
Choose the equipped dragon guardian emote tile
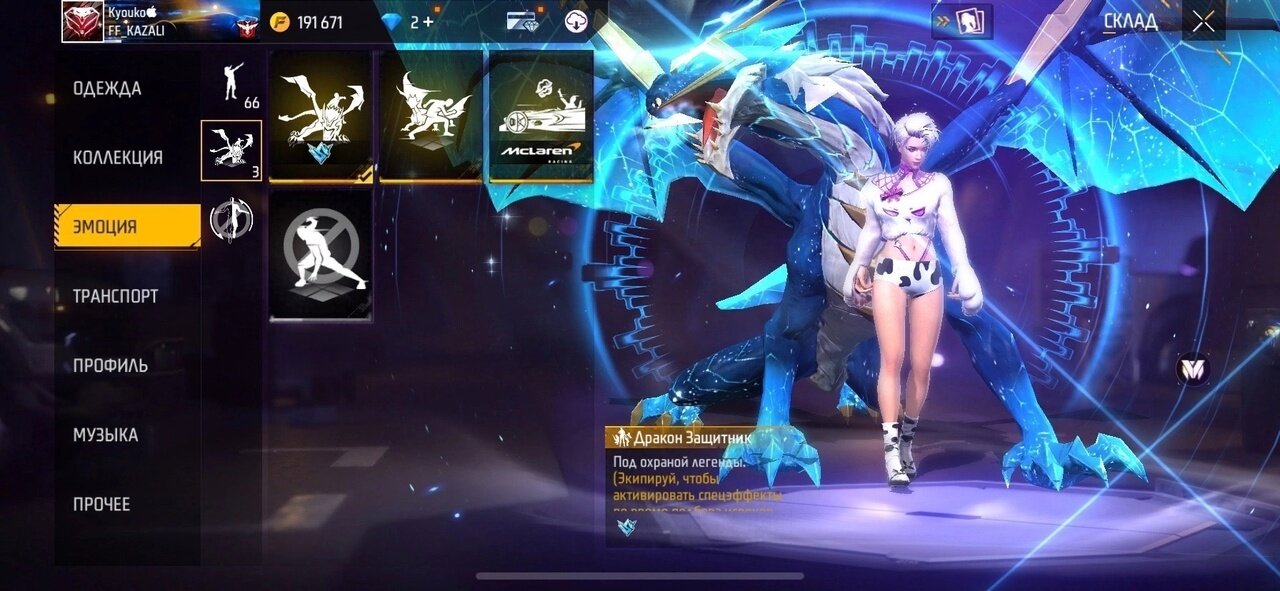pyautogui.click(x=321, y=116)
